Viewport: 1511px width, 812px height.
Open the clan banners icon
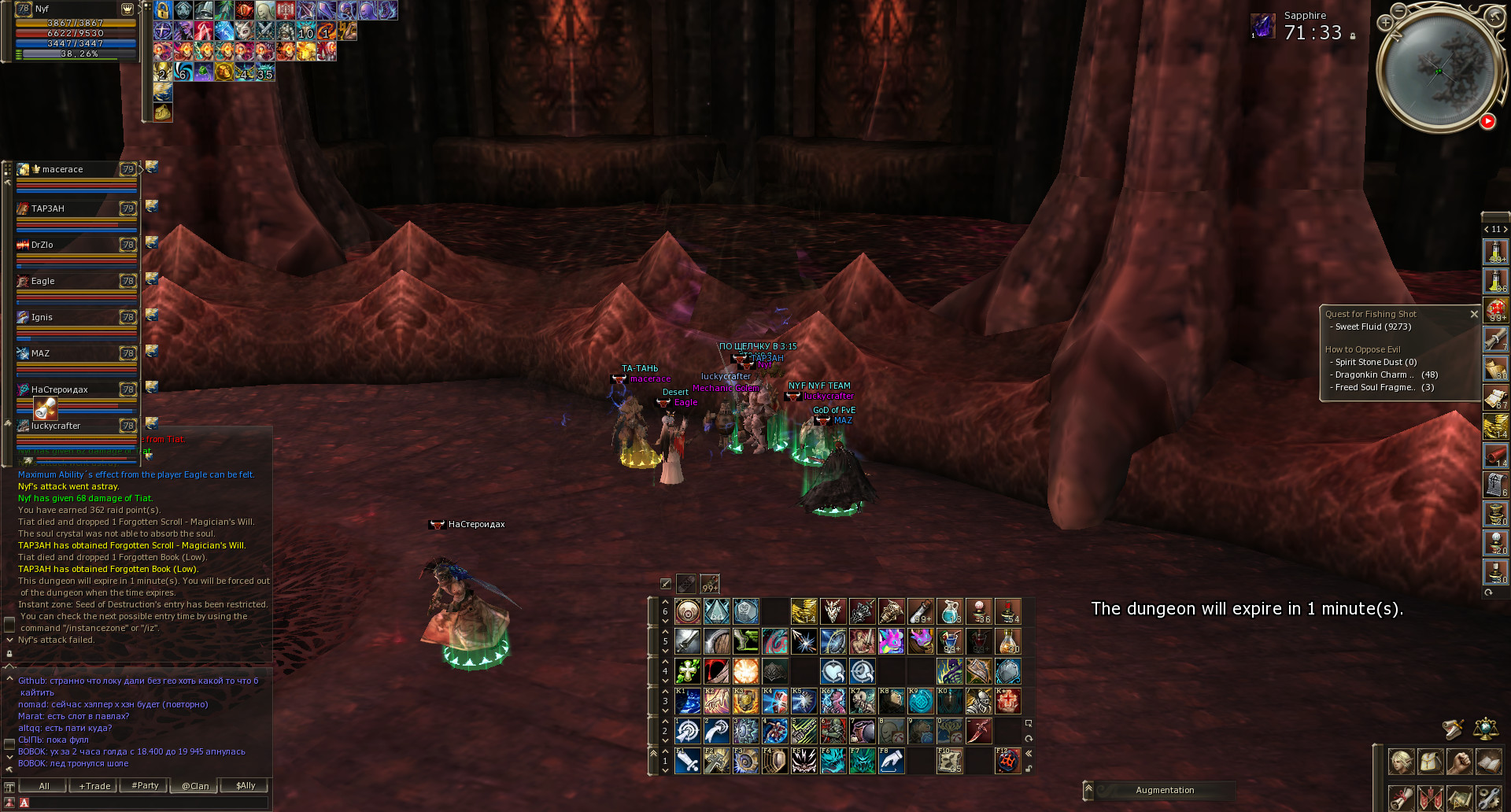[1430, 798]
